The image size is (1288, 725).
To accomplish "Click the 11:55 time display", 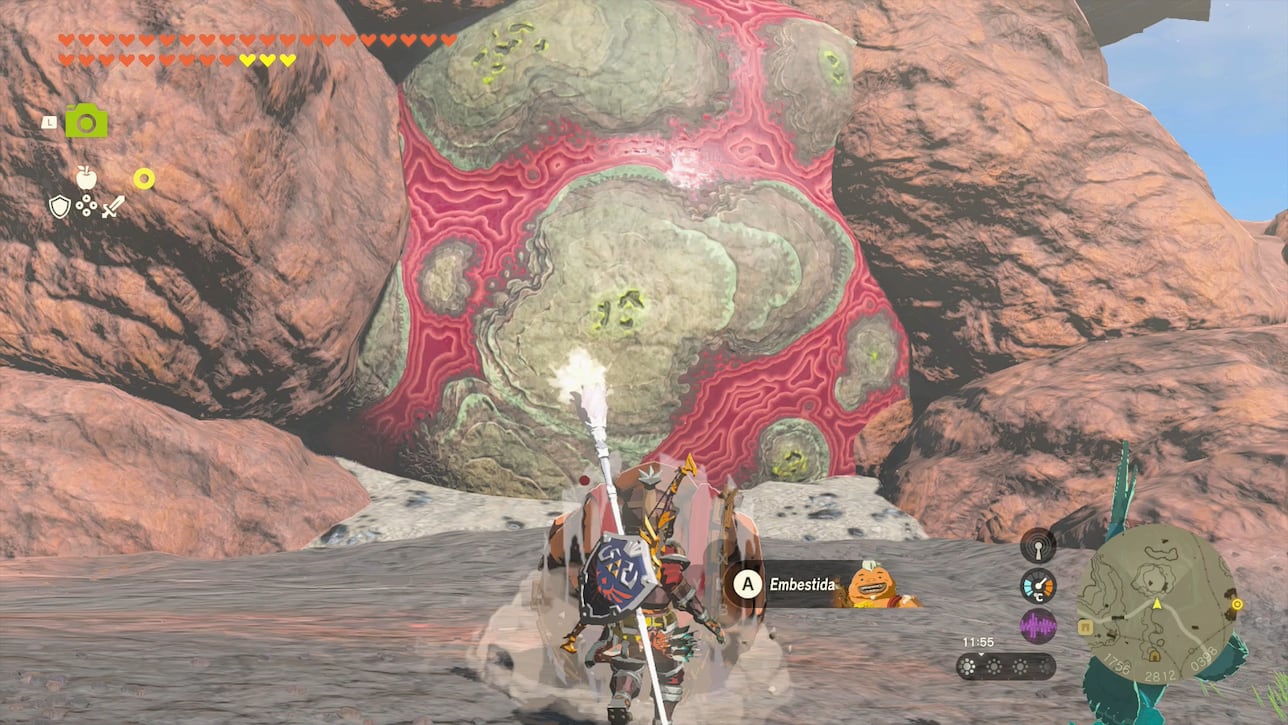I will 979,641.
